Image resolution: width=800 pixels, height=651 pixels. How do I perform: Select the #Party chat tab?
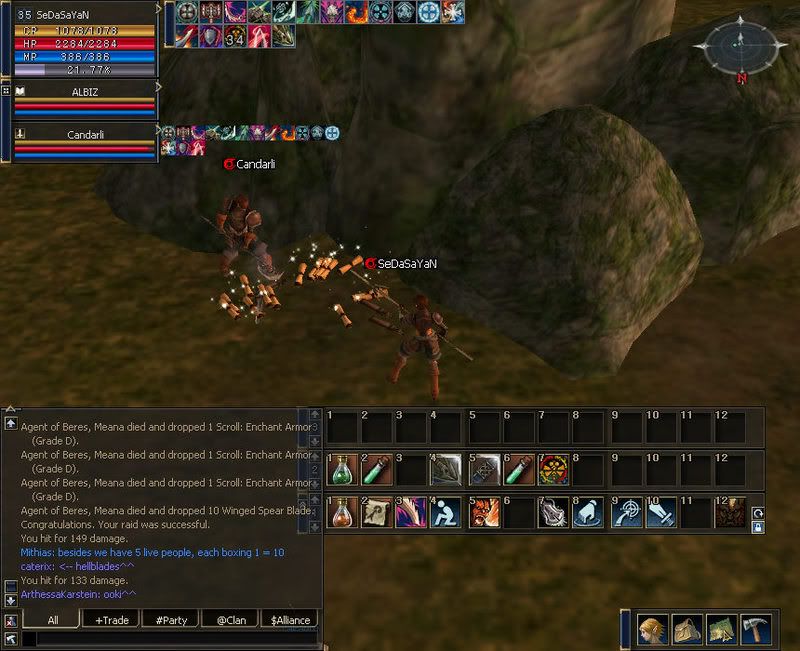(172, 620)
